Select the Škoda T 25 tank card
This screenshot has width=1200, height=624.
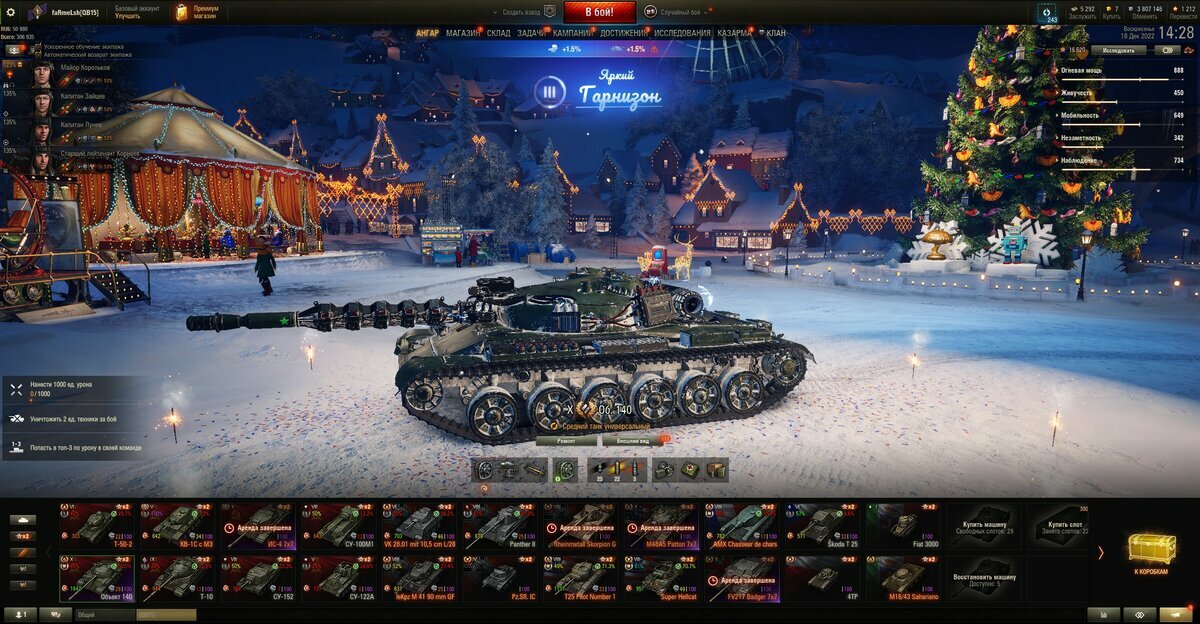(x=823, y=525)
